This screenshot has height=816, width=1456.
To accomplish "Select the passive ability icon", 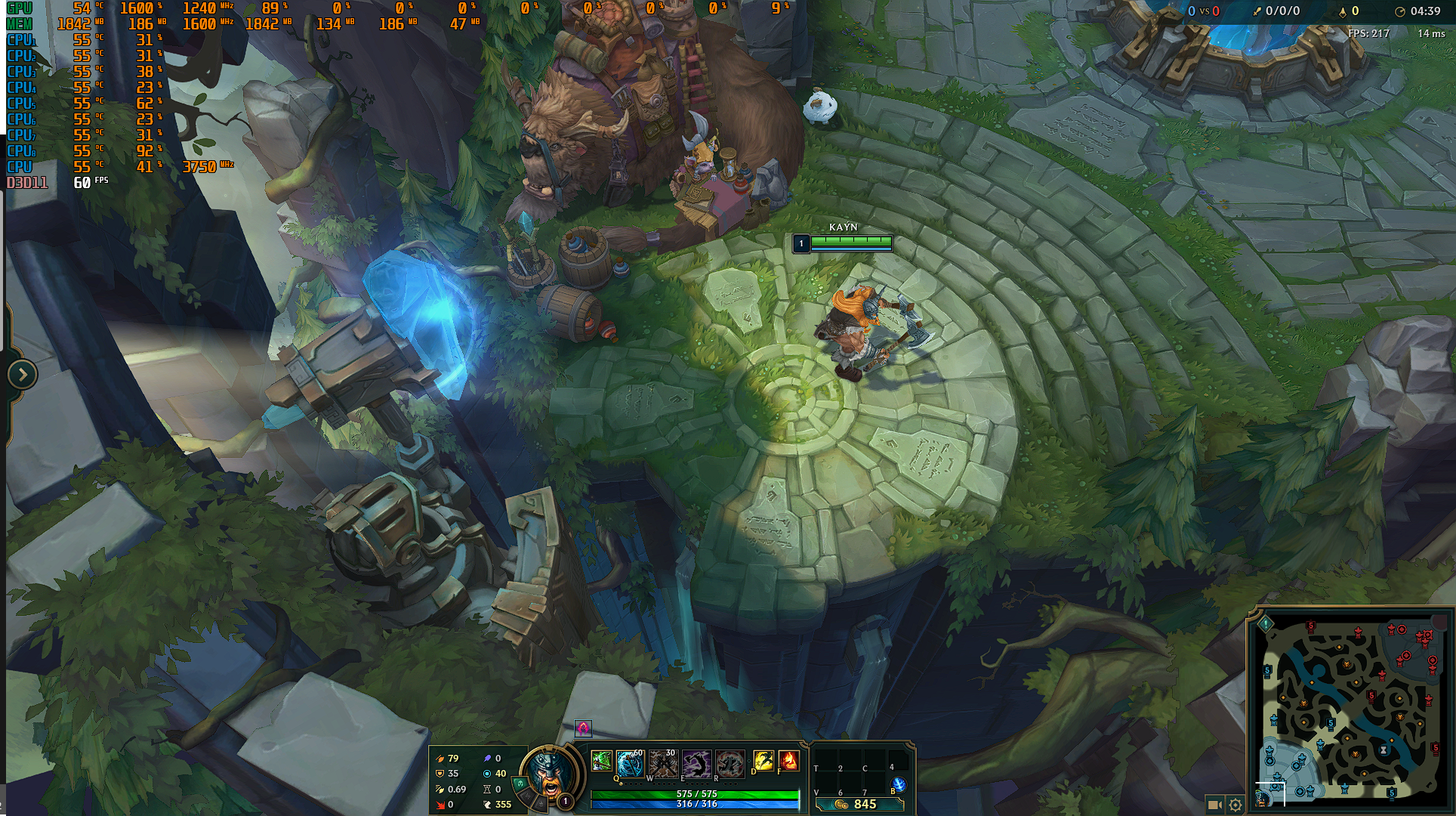I will 601,761.
